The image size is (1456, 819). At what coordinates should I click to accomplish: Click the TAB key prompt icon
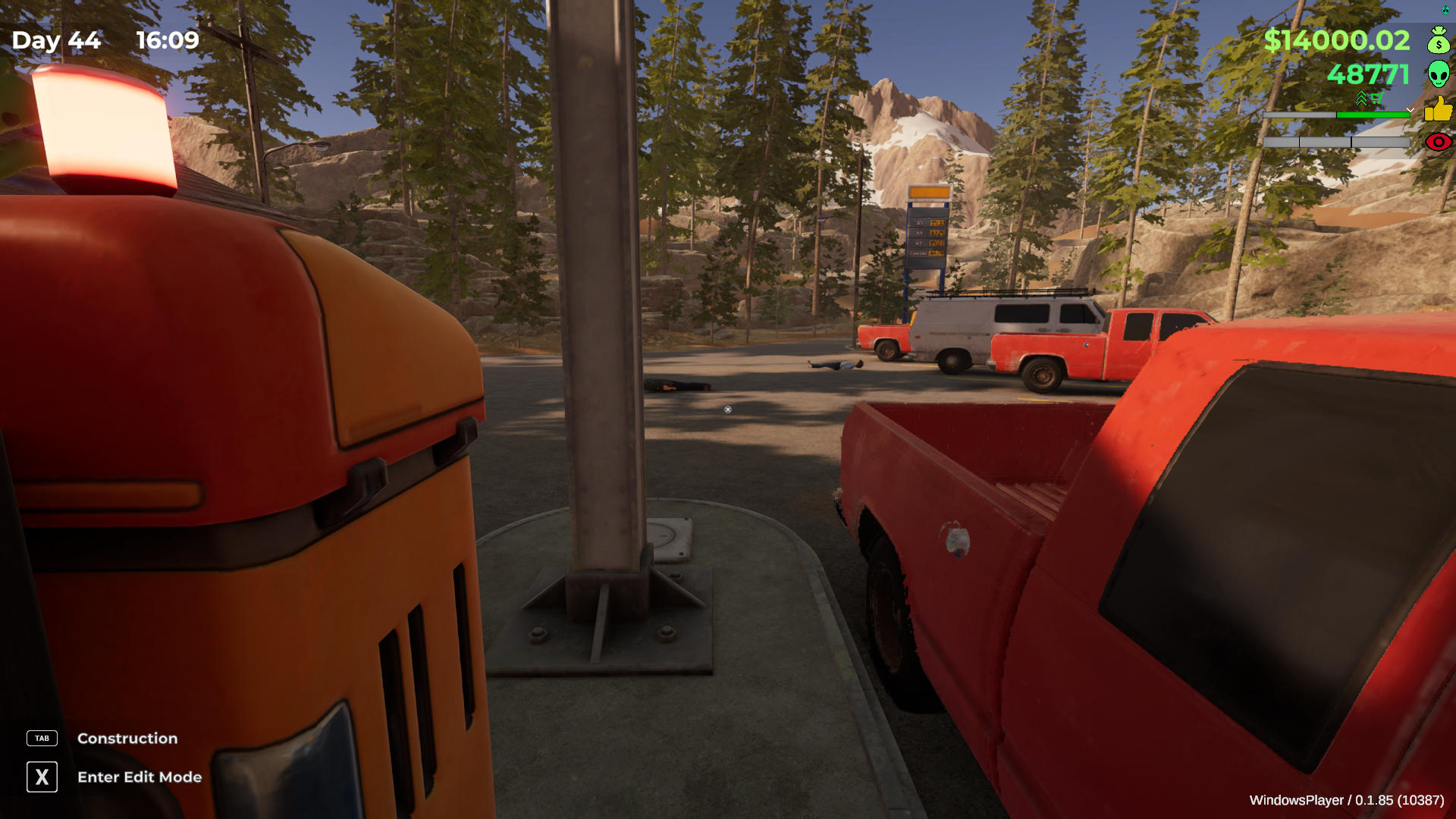[42, 738]
